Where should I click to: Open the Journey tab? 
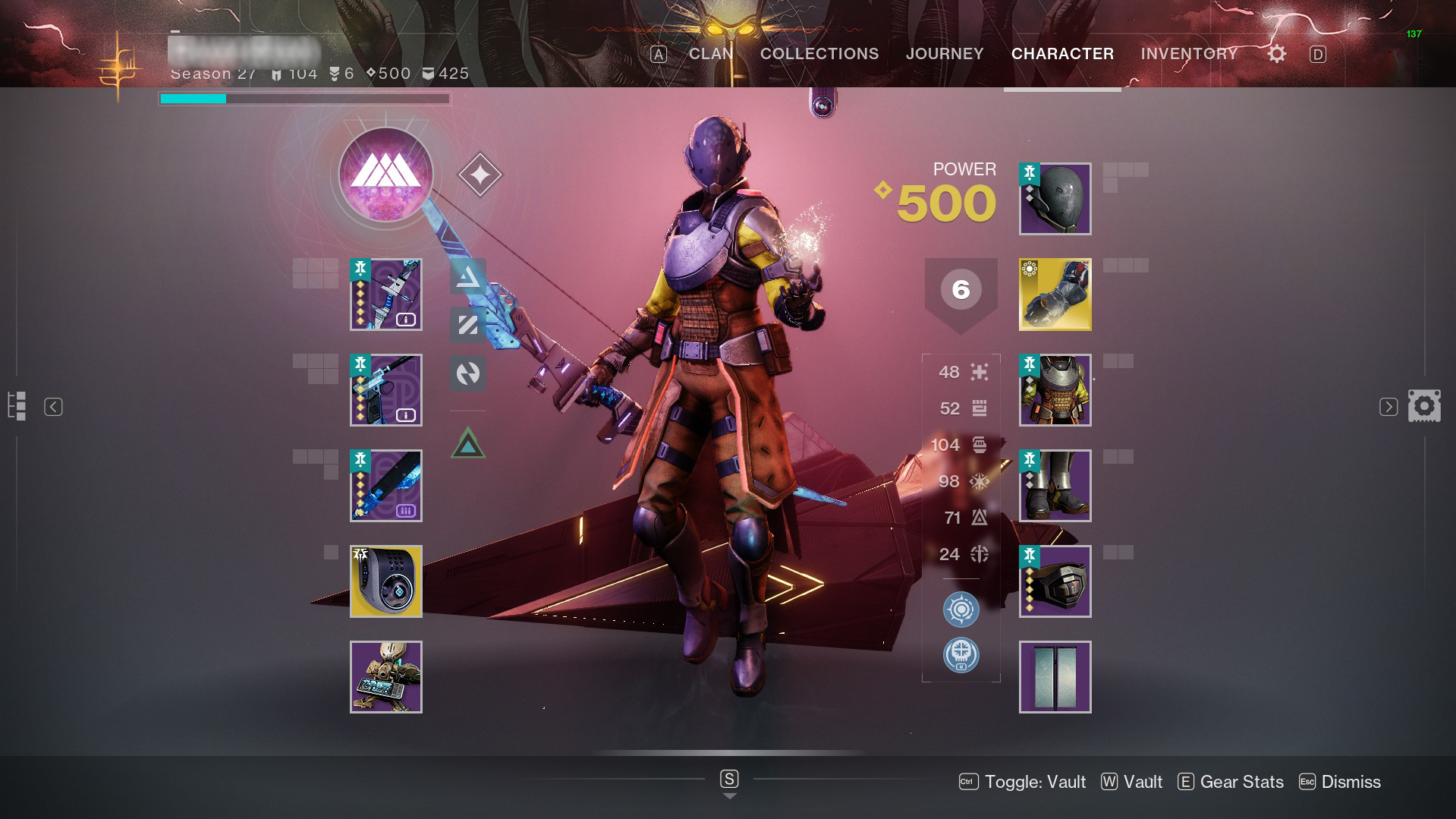pyautogui.click(x=945, y=54)
